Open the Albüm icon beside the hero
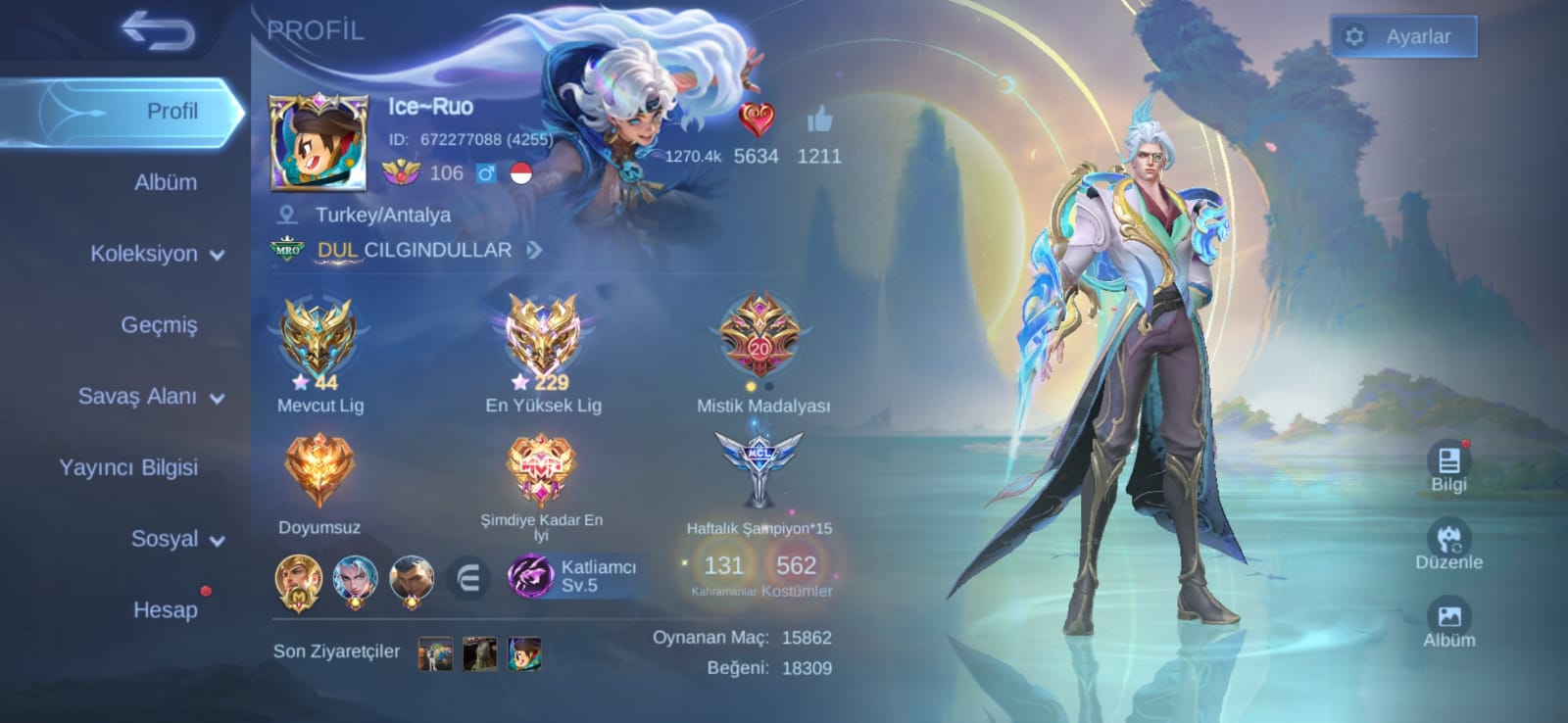Viewport: 1568px width, 723px height. click(1448, 623)
